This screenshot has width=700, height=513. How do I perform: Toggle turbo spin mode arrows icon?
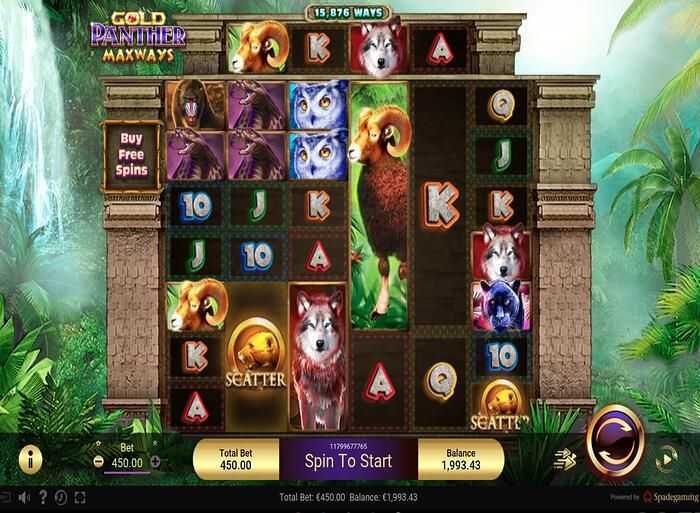pos(566,461)
